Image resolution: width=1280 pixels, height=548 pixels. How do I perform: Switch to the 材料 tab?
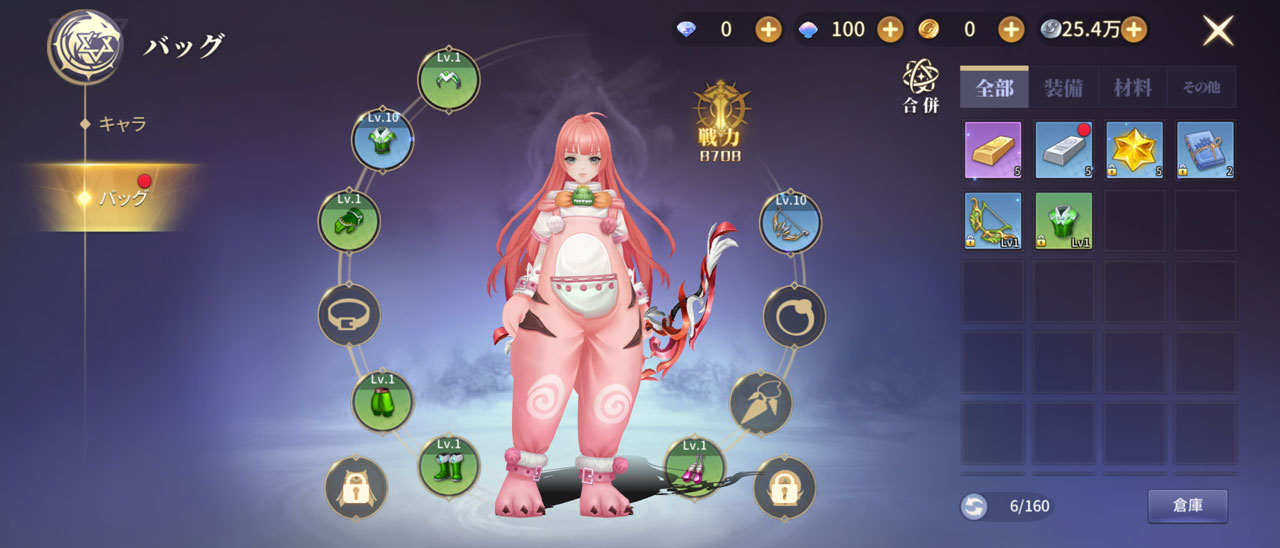point(1132,88)
